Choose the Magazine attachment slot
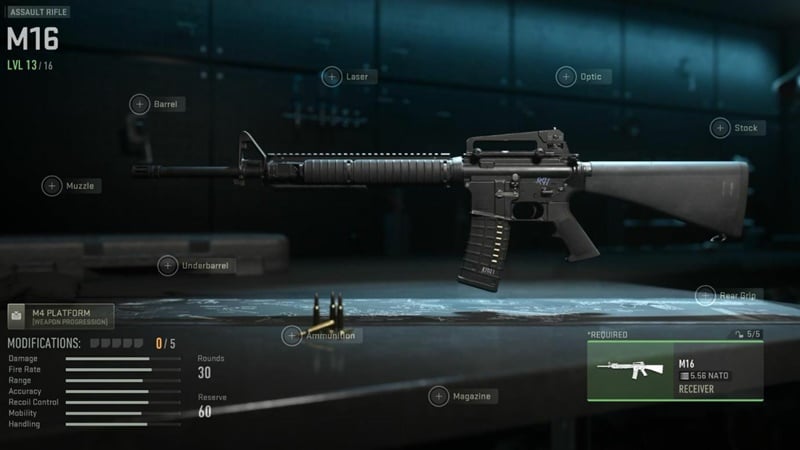 [x=438, y=397]
